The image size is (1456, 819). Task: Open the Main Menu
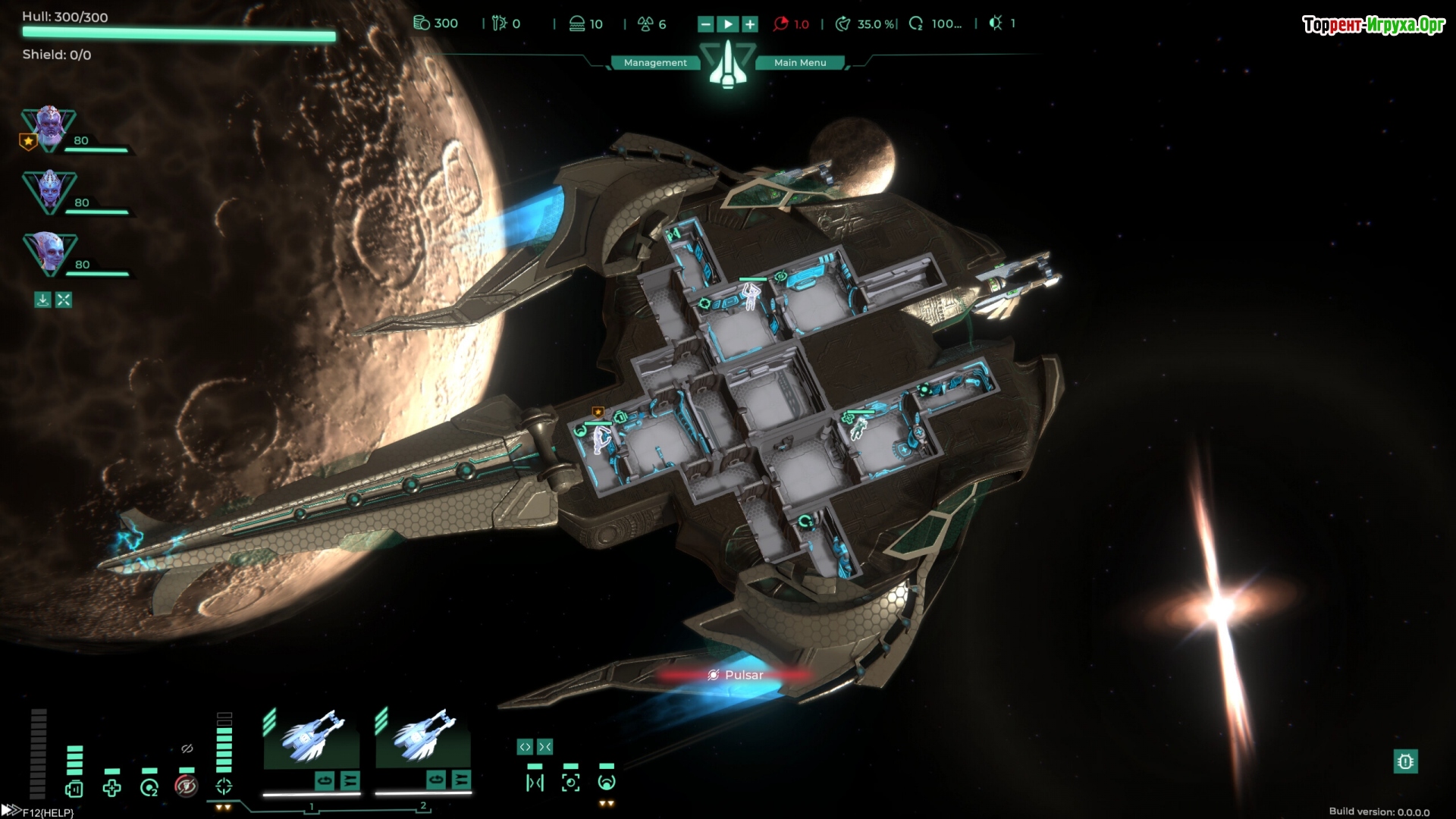[800, 63]
